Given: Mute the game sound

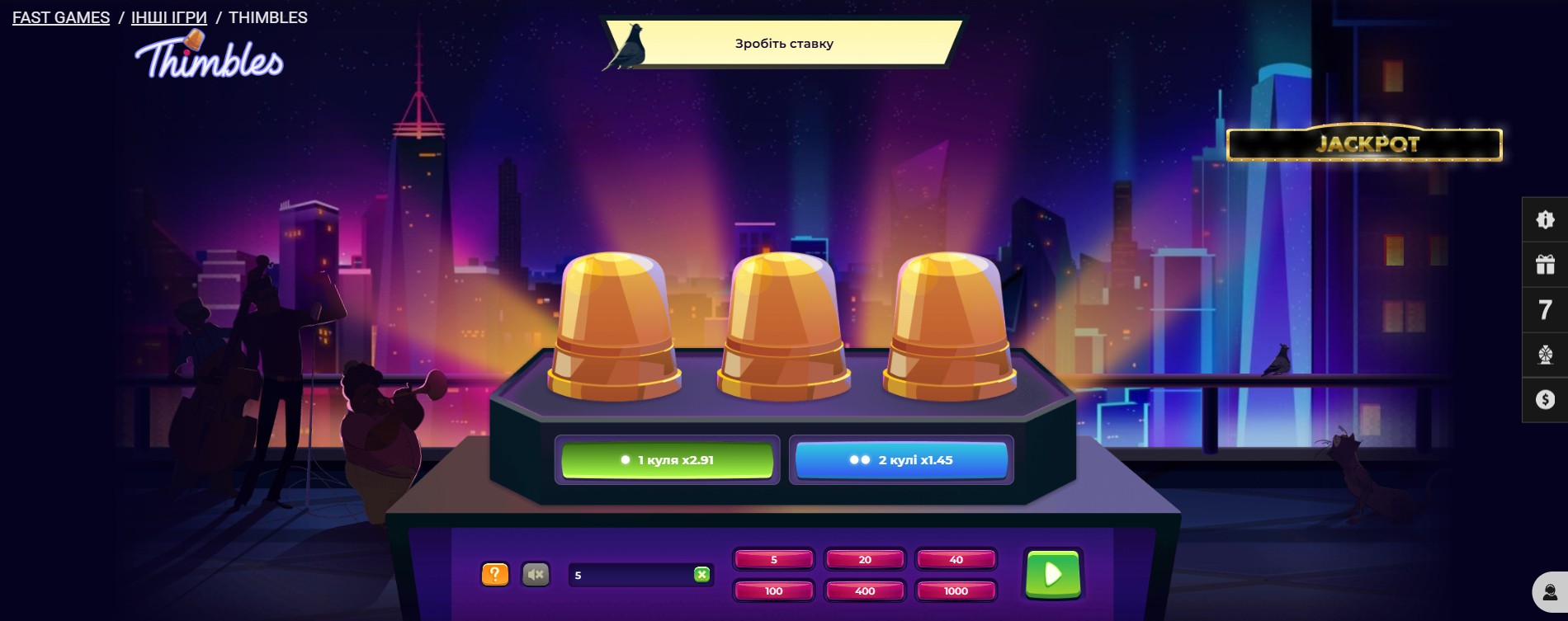Looking at the screenshot, I should click(x=535, y=572).
